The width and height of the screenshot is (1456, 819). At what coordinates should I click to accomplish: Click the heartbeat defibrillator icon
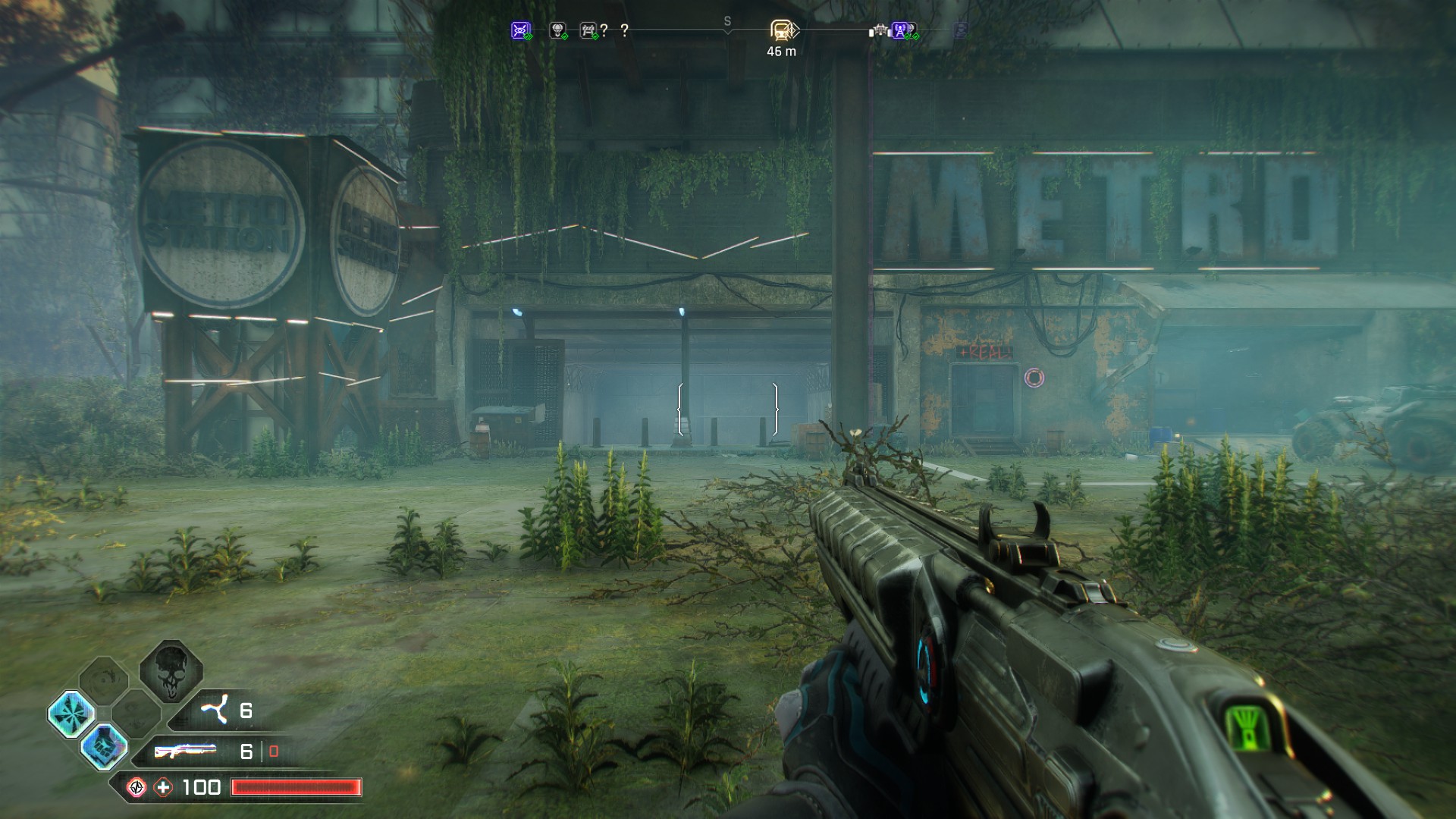coord(136,787)
